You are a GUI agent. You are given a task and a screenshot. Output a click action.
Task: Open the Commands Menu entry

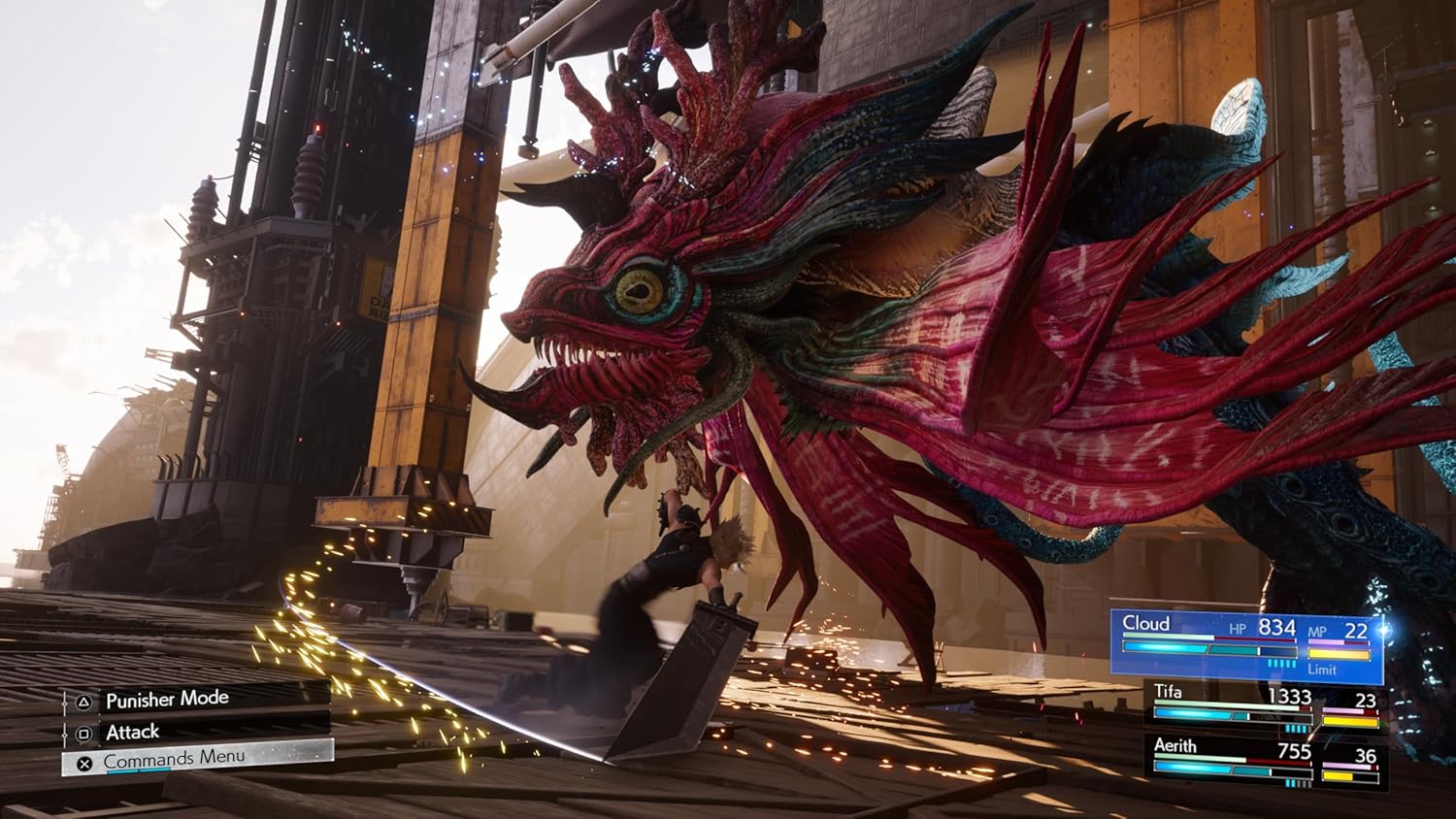(x=173, y=757)
